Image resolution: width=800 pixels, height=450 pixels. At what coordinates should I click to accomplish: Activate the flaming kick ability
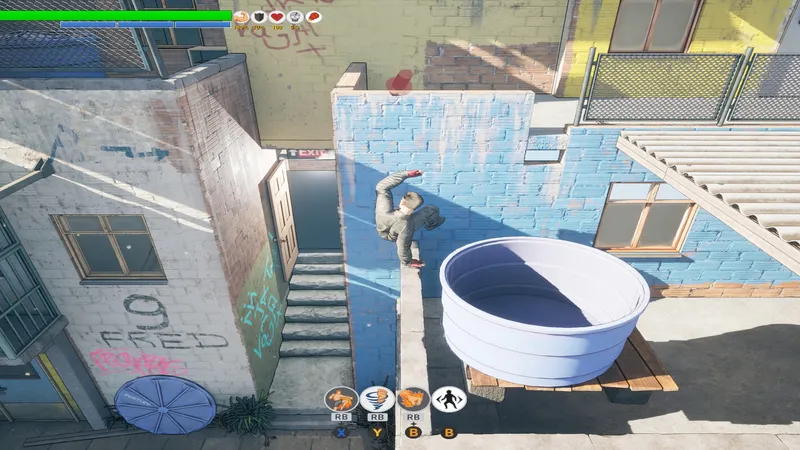[342, 399]
